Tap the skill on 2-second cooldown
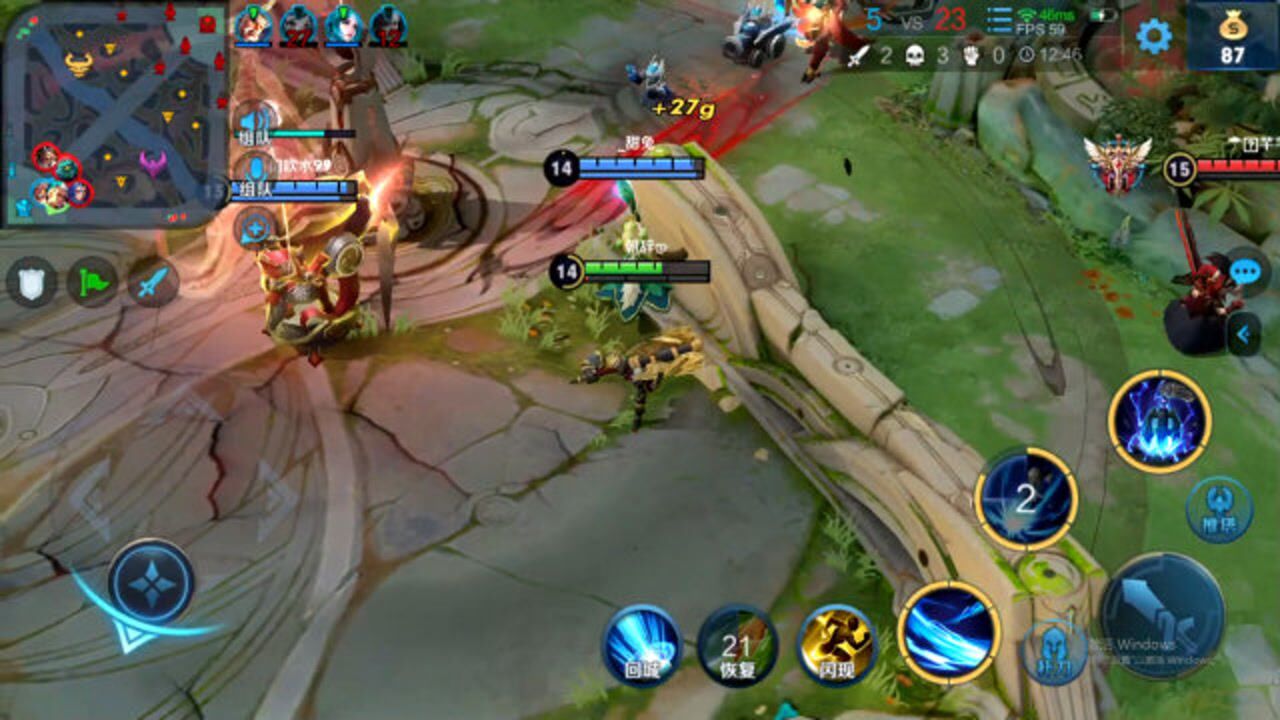The image size is (1280, 720). click(1026, 498)
